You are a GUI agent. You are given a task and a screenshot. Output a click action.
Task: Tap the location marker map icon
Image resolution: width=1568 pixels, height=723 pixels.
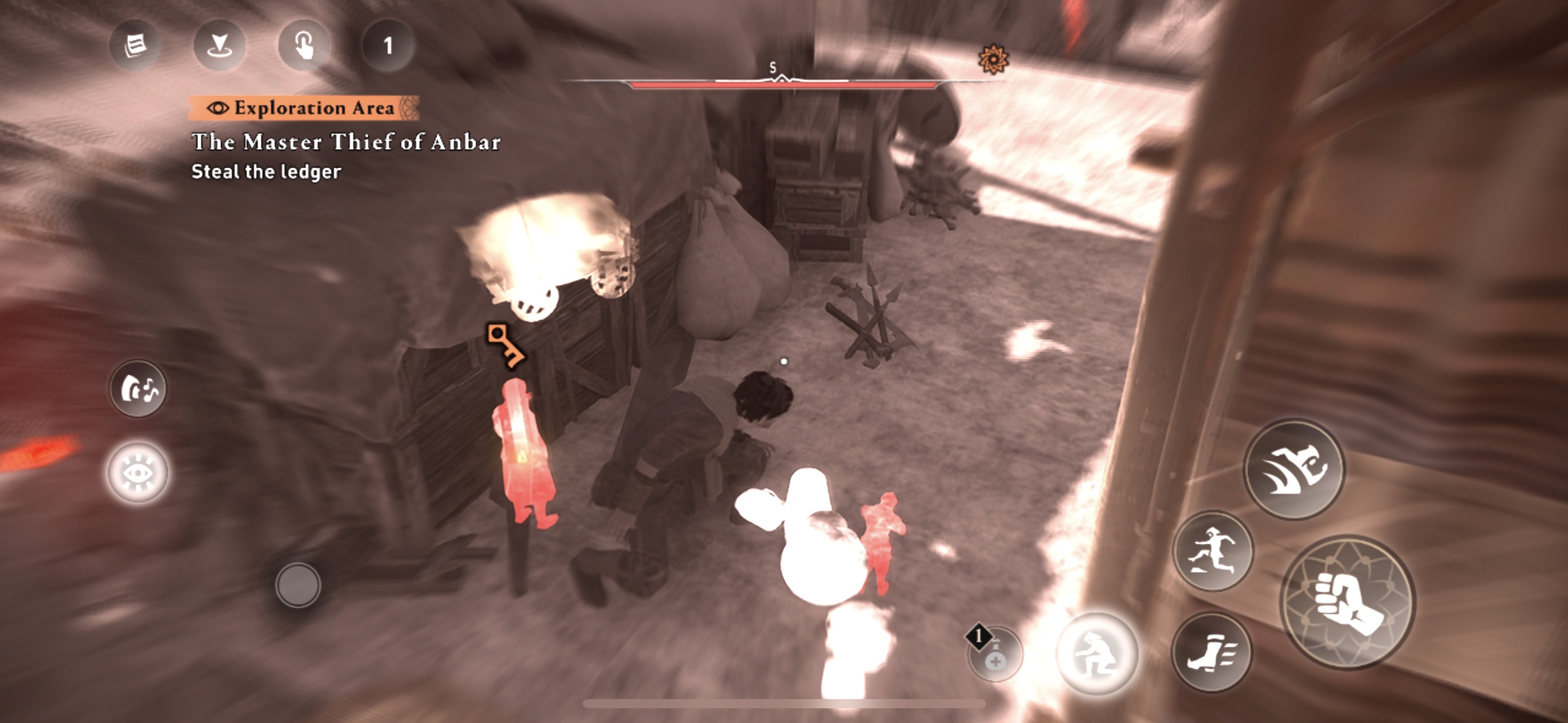point(219,45)
